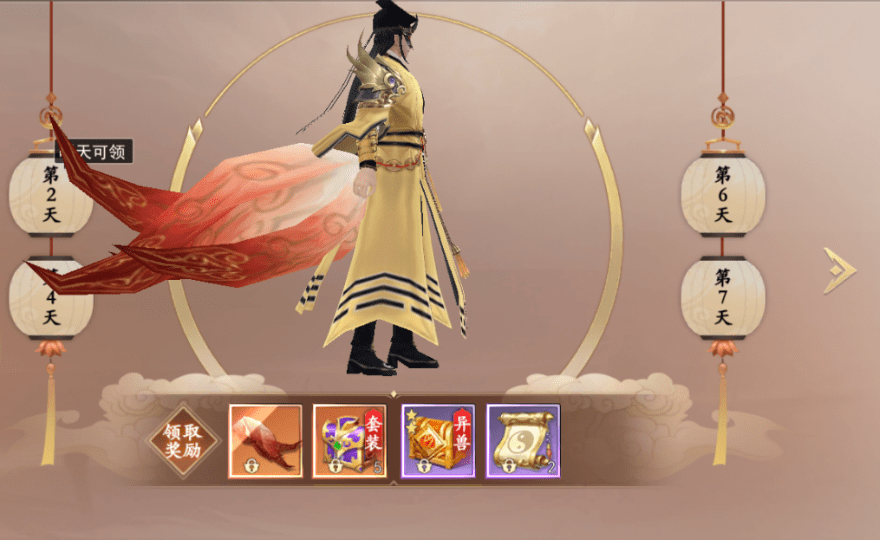
Task: Switch to the 第4天 lantern
Action: pyautogui.click(x=50, y=298)
